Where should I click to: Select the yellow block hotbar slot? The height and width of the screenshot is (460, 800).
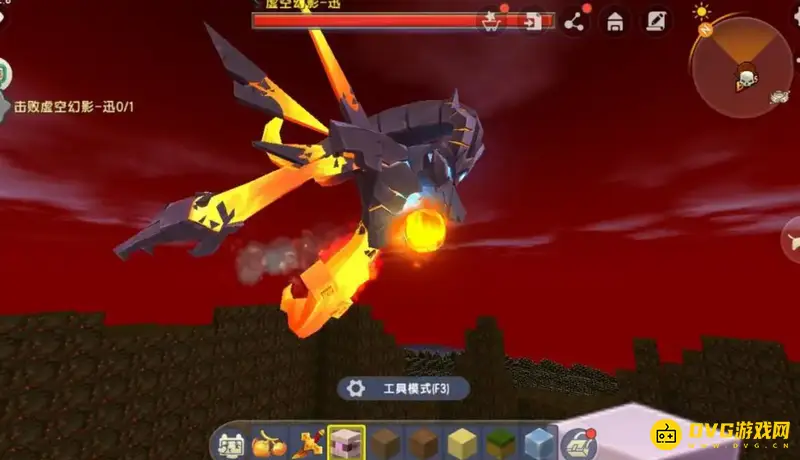click(460, 442)
